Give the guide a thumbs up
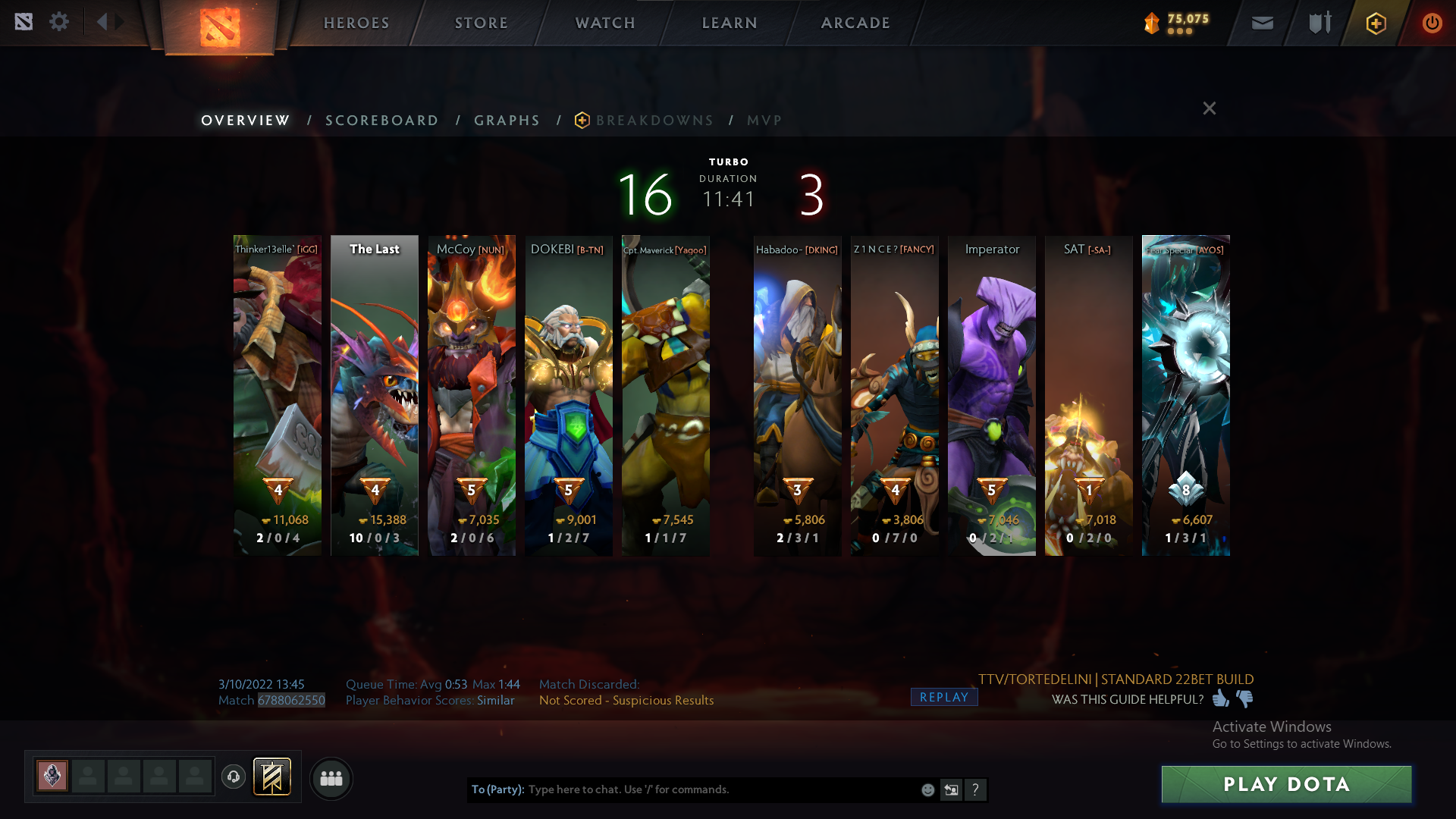Viewport: 1456px width, 819px height. (1220, 699)
